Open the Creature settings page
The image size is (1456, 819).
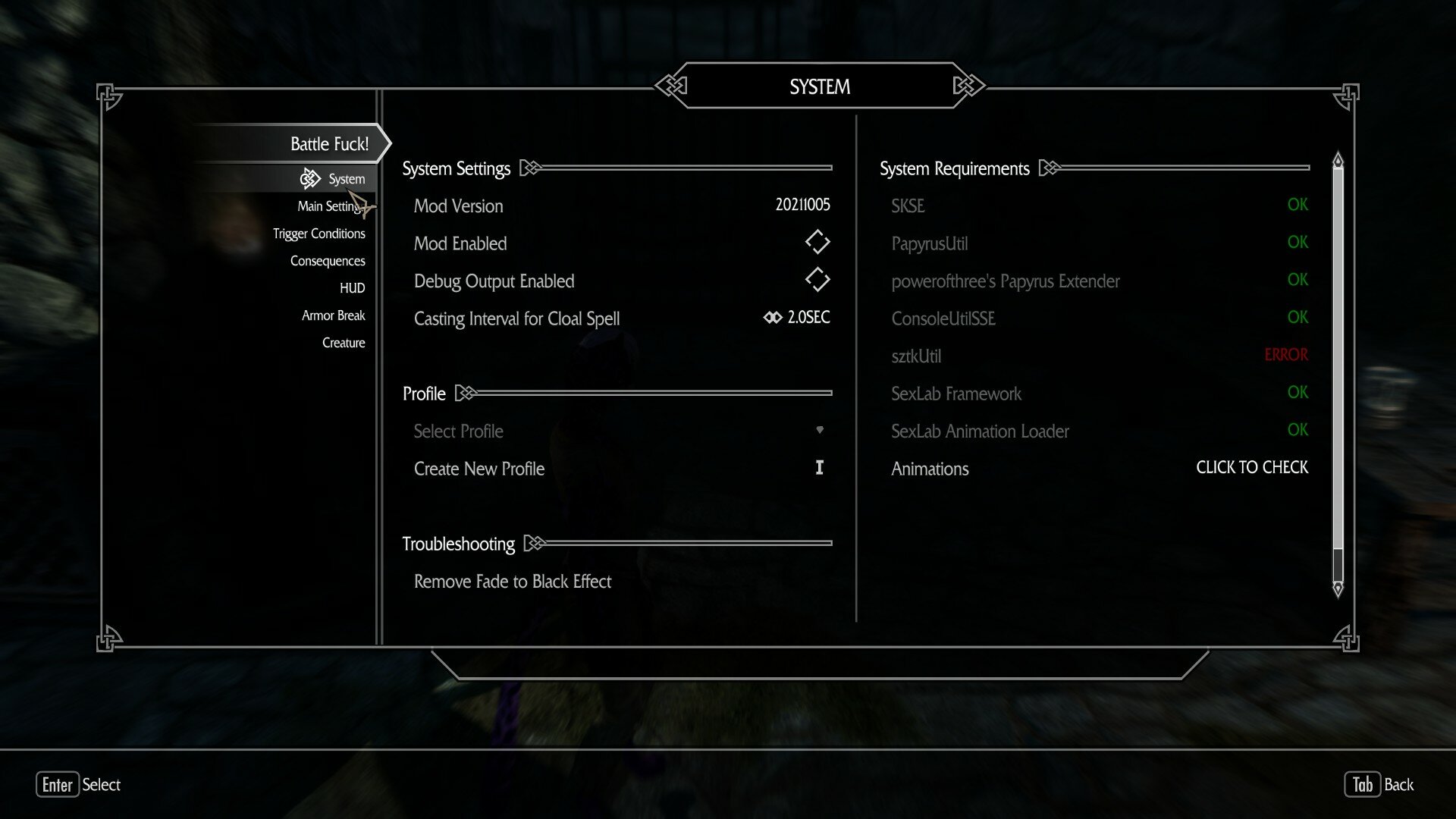coord(343,343)
